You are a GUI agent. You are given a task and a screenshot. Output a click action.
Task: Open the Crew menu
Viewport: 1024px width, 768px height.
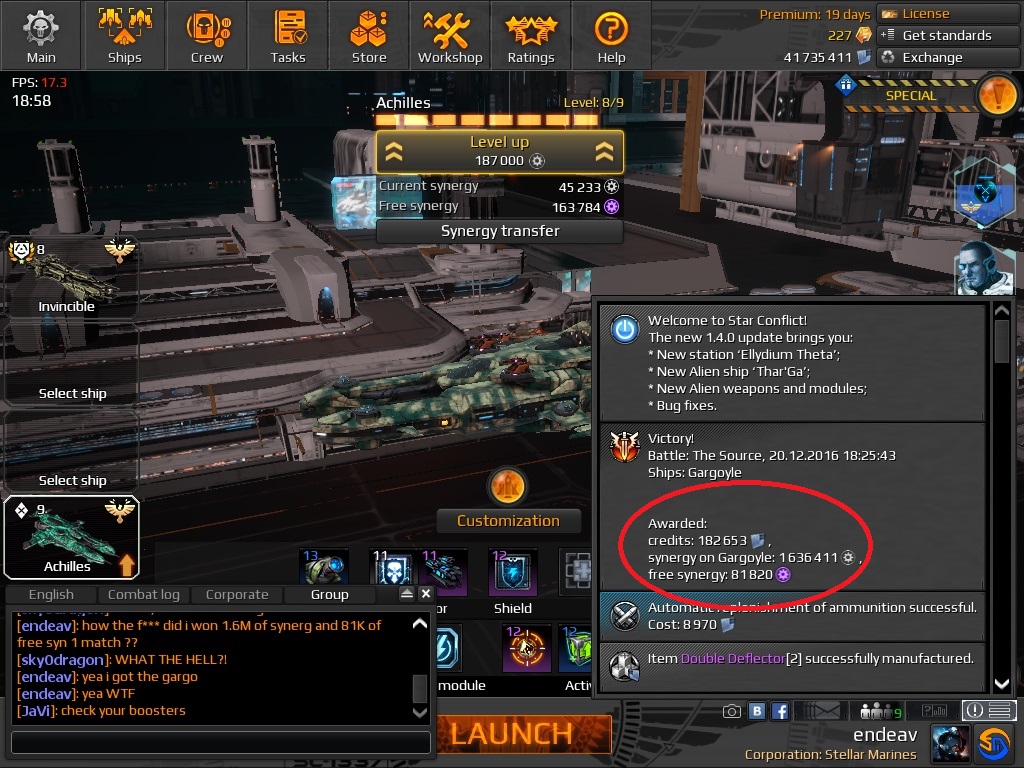(x=206, y=35)
